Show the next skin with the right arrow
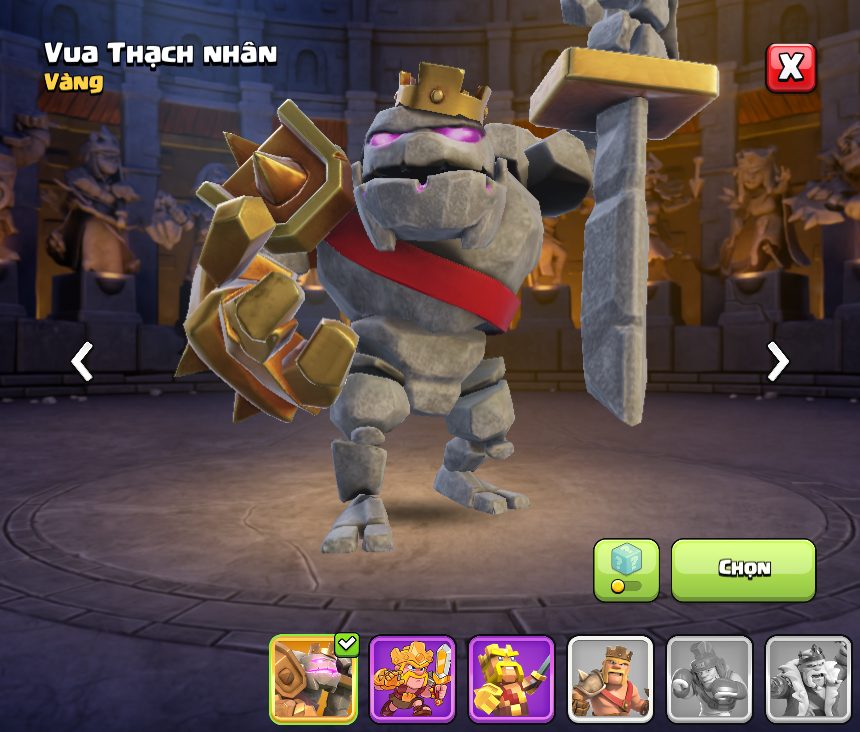860x732 pixels. (777, 361)
